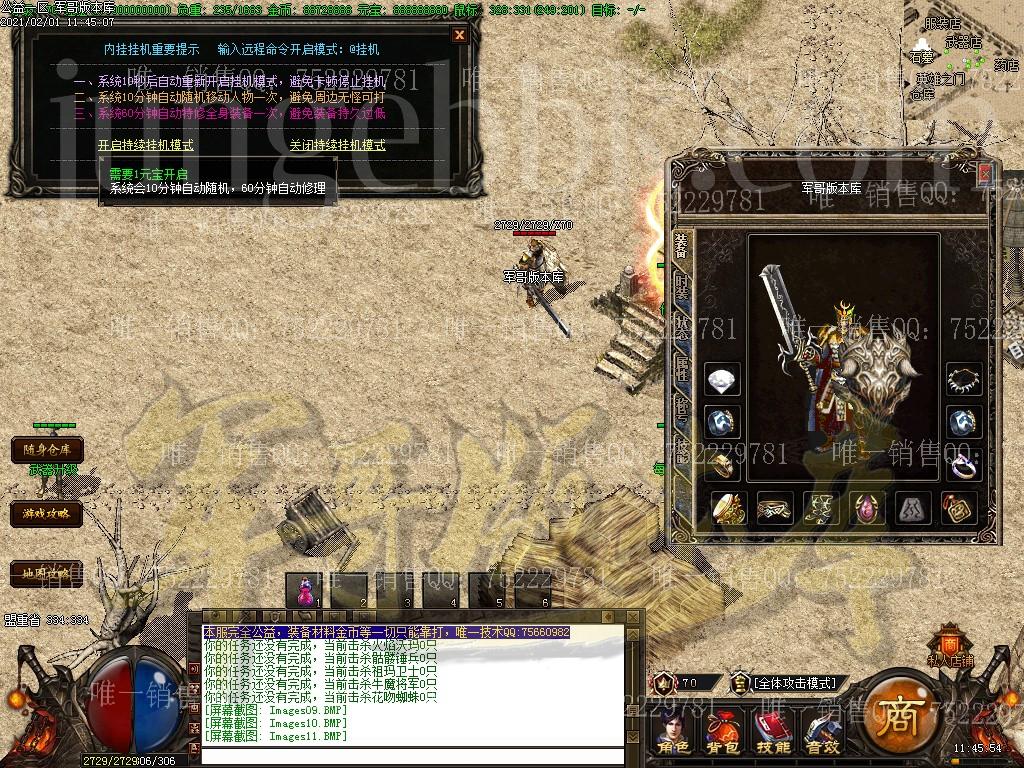Enable continuous hangup mode (开启持续挂机模式)
1024x768 pixels.
[x=146, y=145]
